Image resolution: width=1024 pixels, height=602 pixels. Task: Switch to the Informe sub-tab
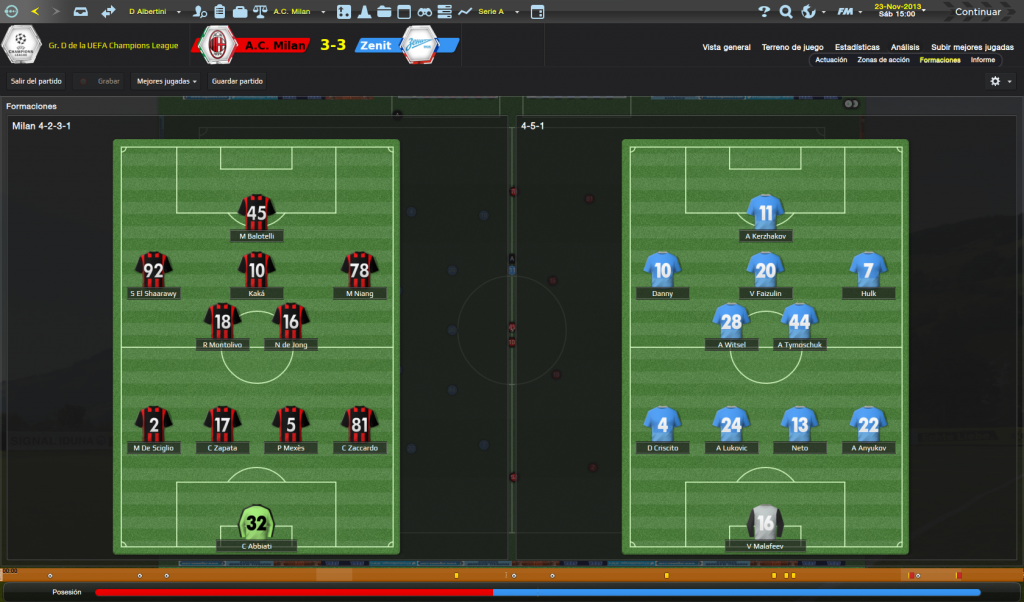982,60
